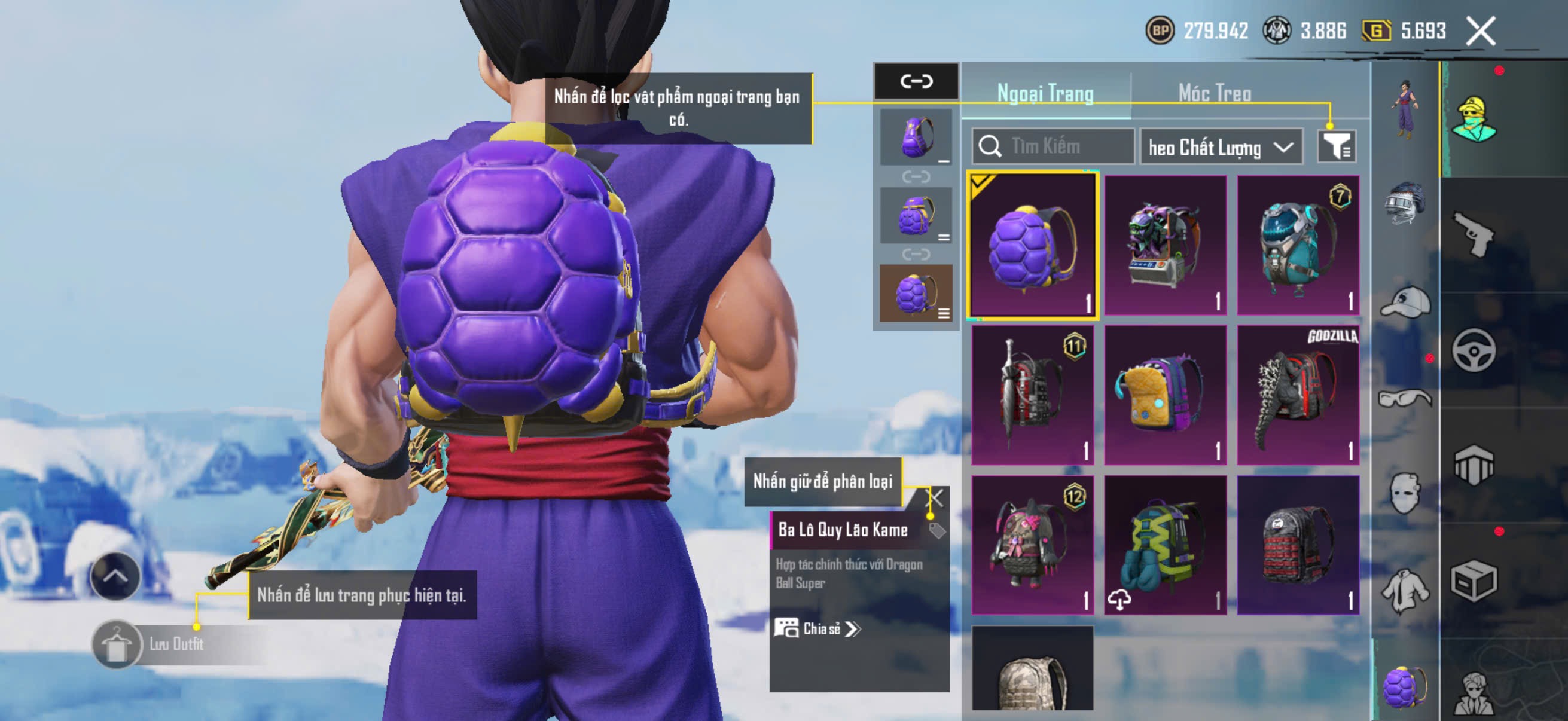1568x721 pixels.
Task: Expand the panel with the up arrow button
Action: [x=115, y=576]
